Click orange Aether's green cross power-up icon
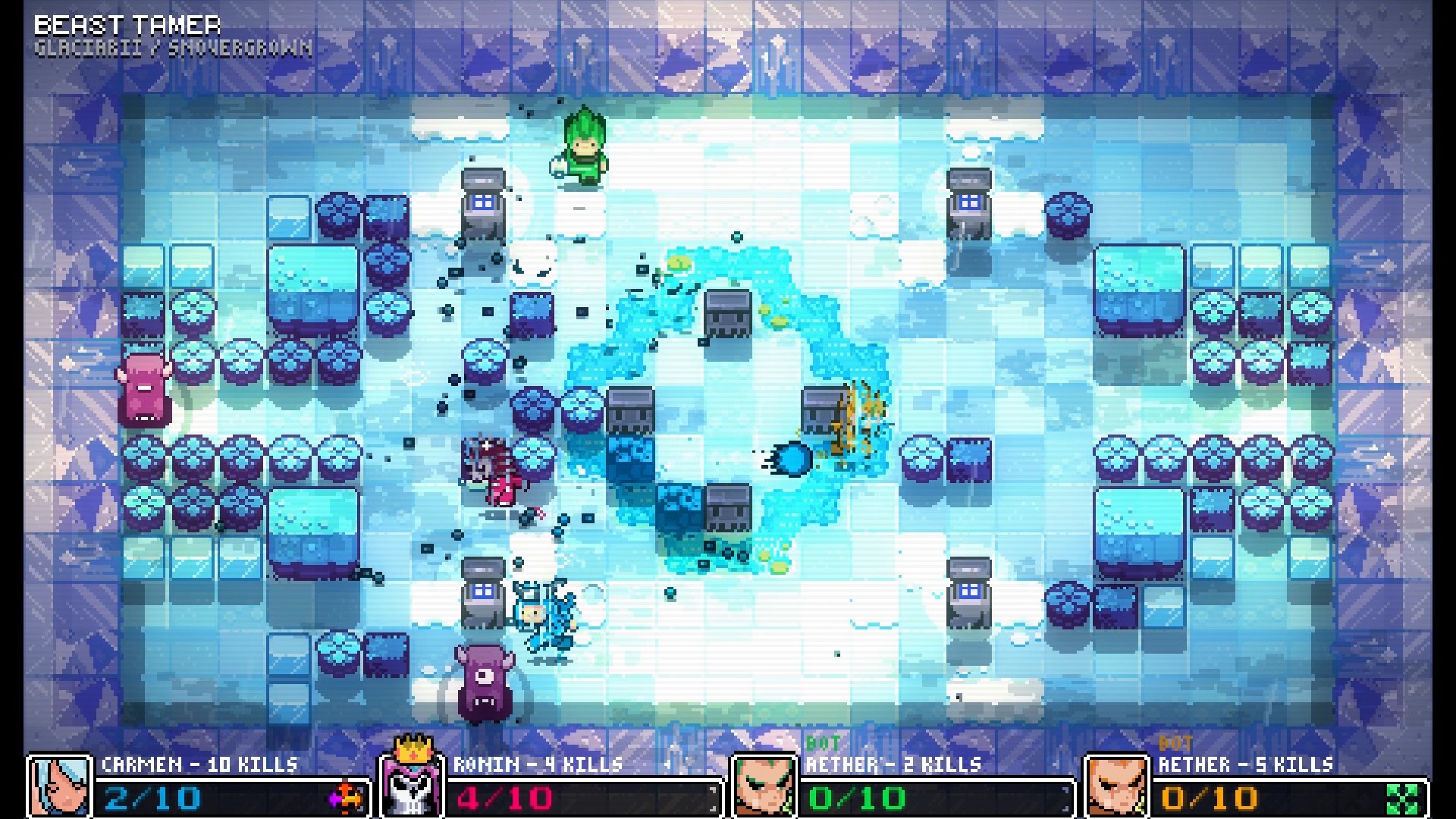1456x819 pixels. (1403, 799)
